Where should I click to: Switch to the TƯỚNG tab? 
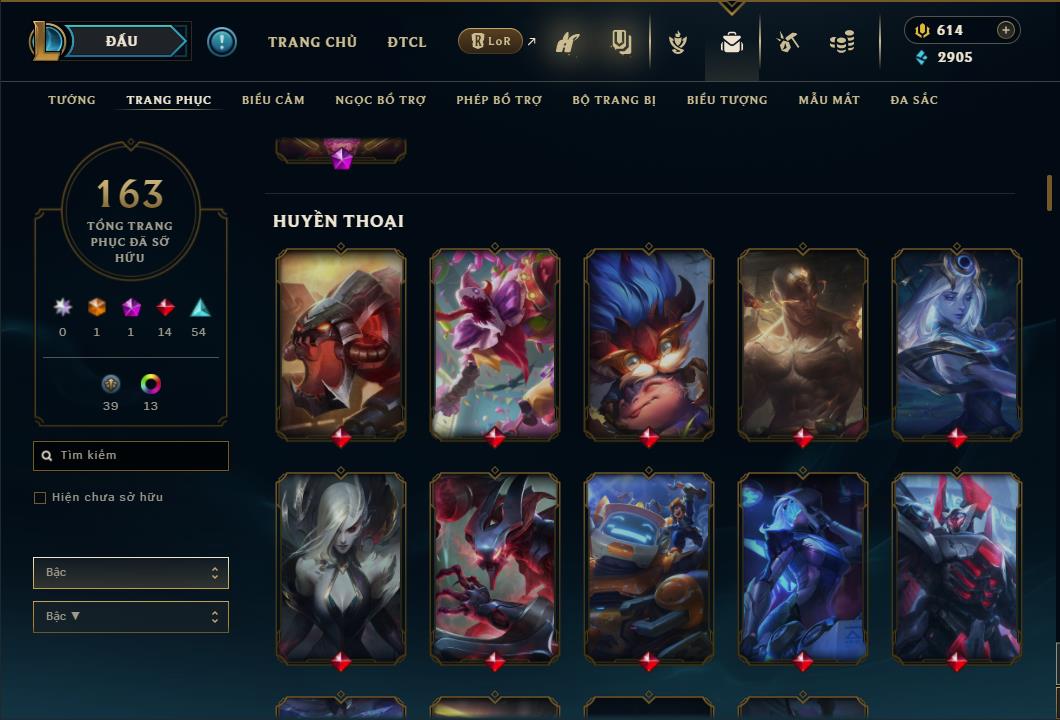click(x=72, y=100)
